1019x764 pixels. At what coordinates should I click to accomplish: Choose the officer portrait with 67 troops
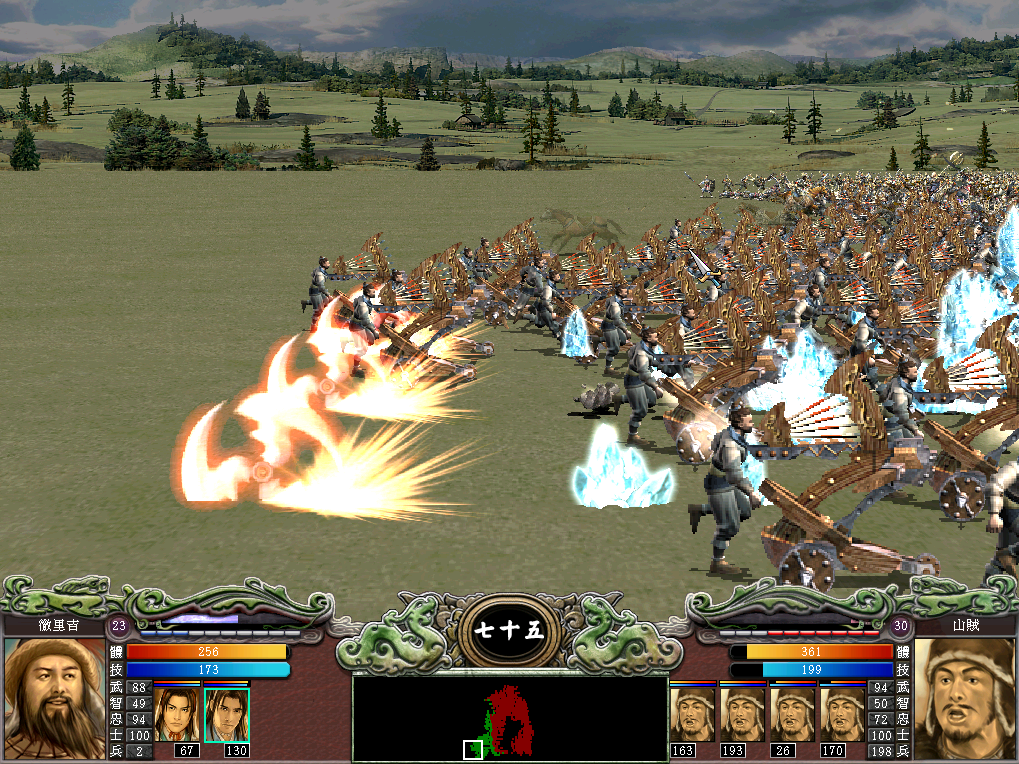coord(176,714)
